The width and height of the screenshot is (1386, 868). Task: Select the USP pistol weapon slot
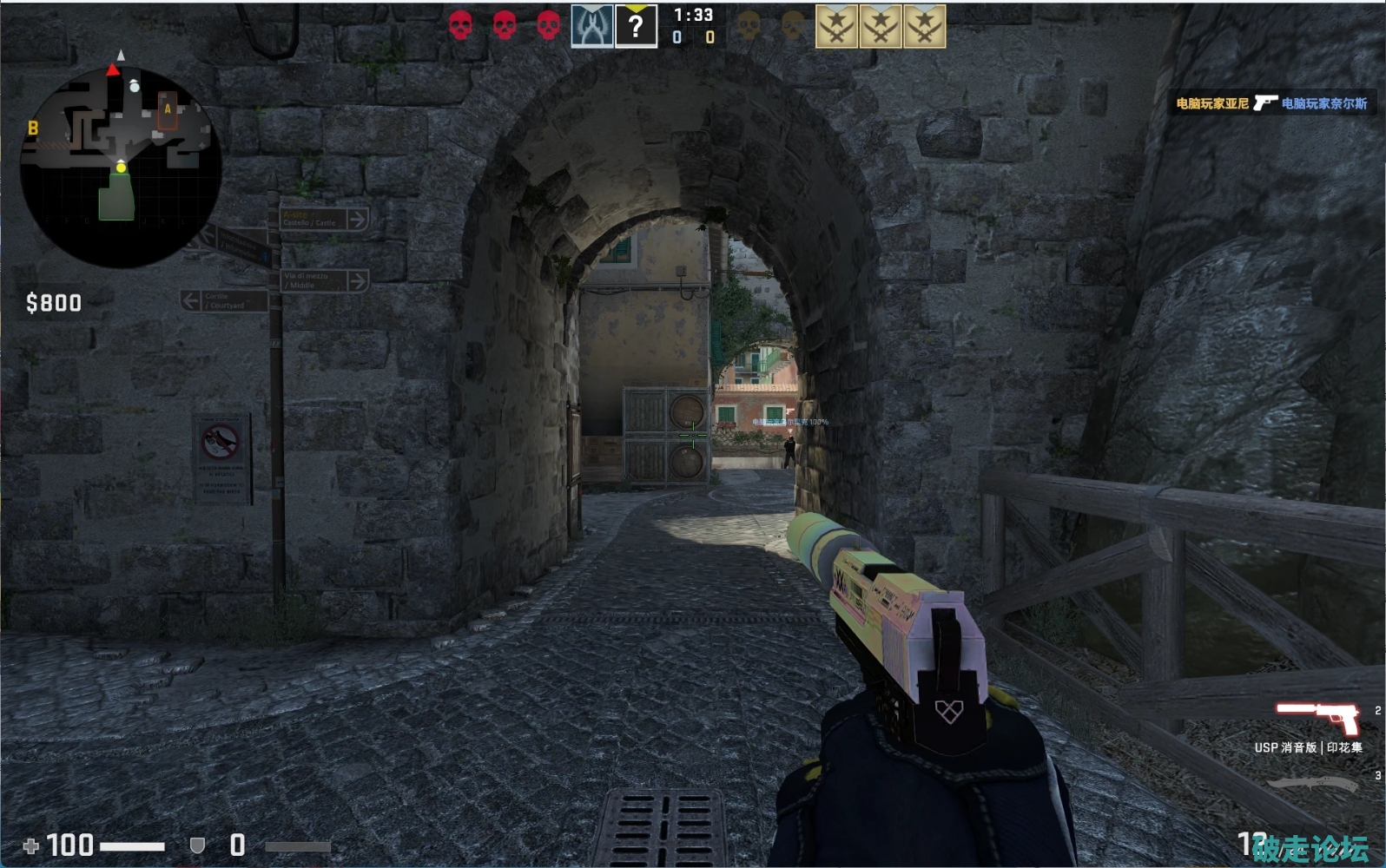[x=1317, y=719]
